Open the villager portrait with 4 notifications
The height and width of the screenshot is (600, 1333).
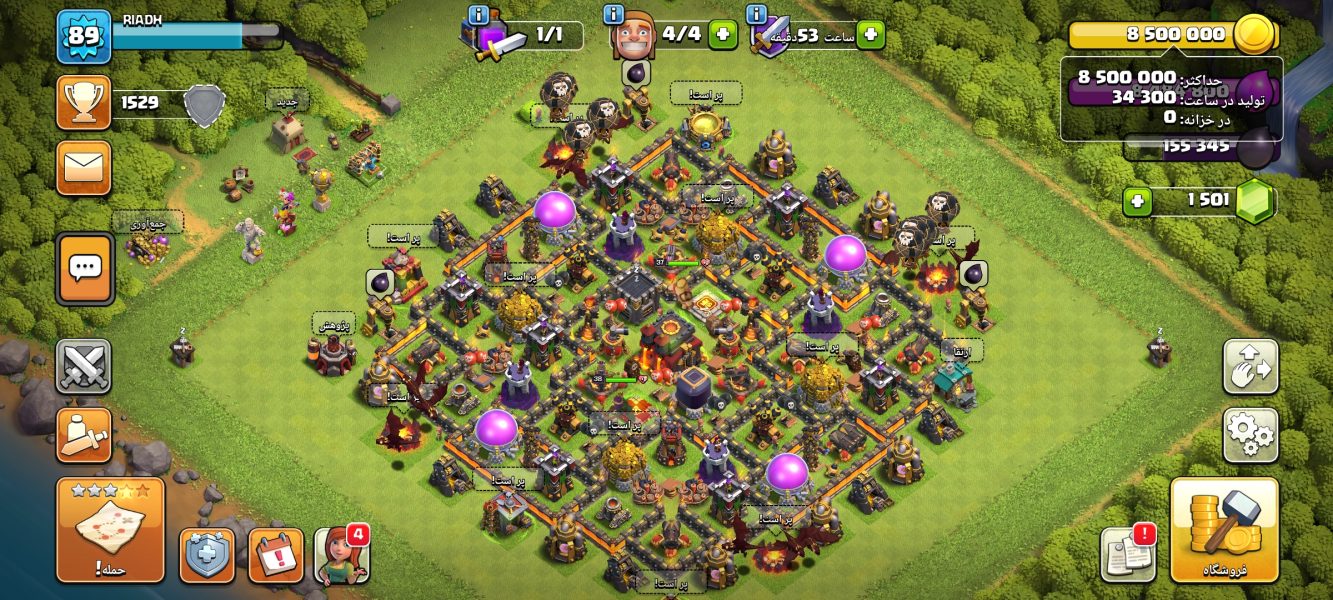[x=341, y=556]
